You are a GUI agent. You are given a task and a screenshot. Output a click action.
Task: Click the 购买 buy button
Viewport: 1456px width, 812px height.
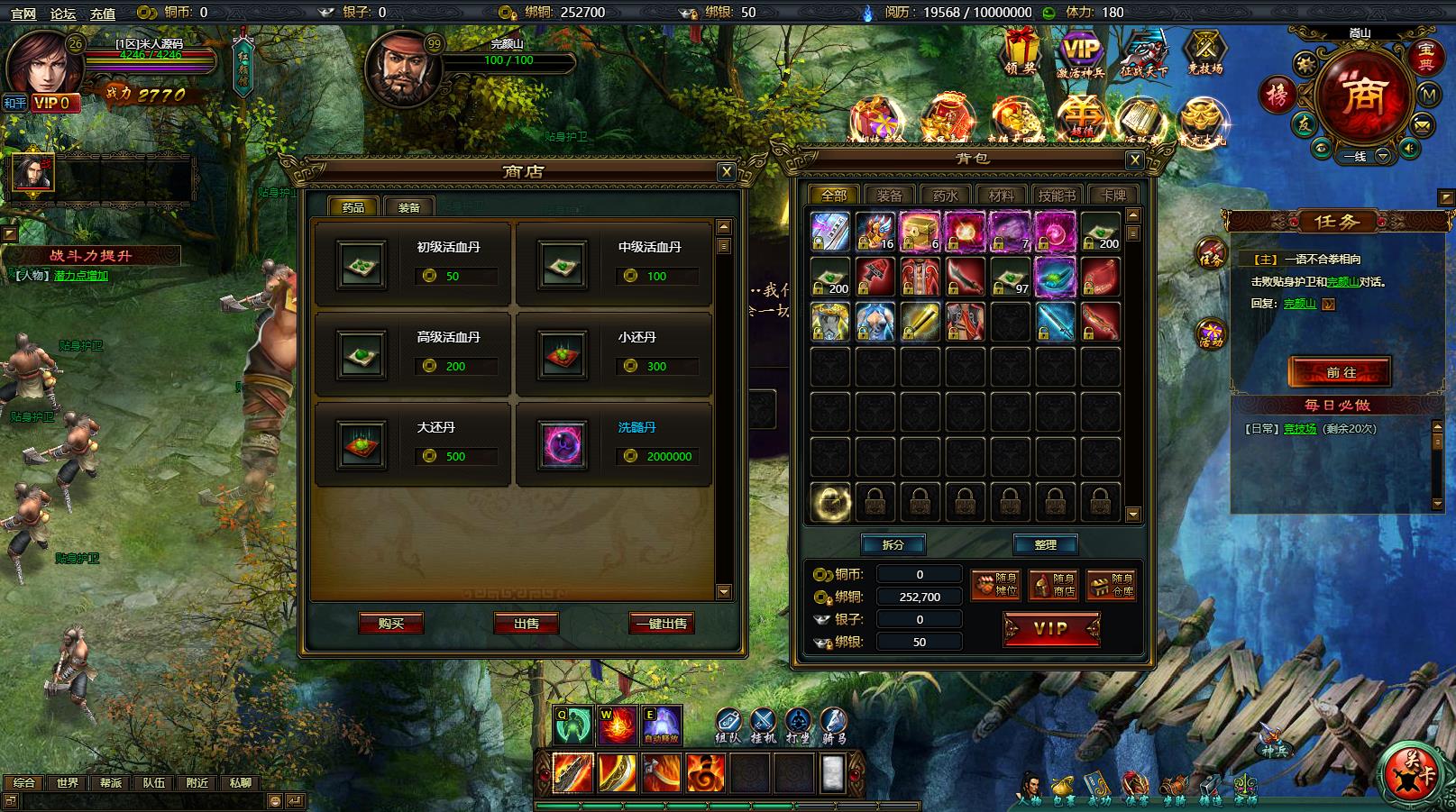390,624
